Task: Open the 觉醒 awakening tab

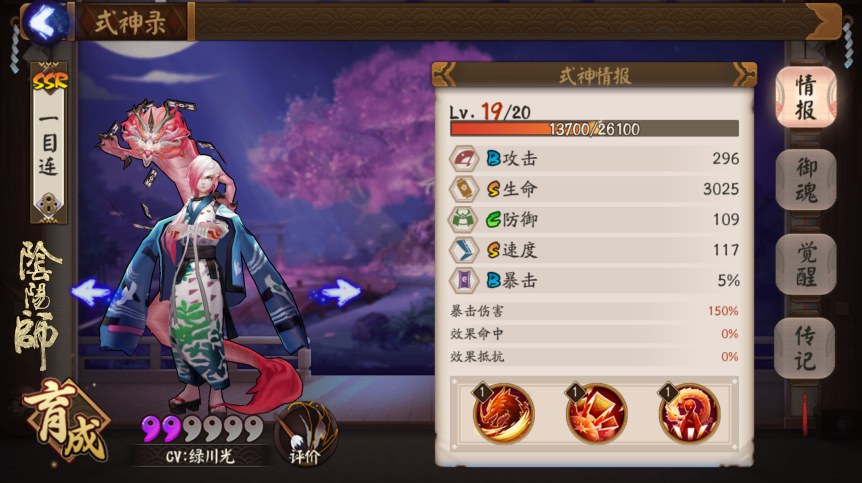Action: (805, 263)
